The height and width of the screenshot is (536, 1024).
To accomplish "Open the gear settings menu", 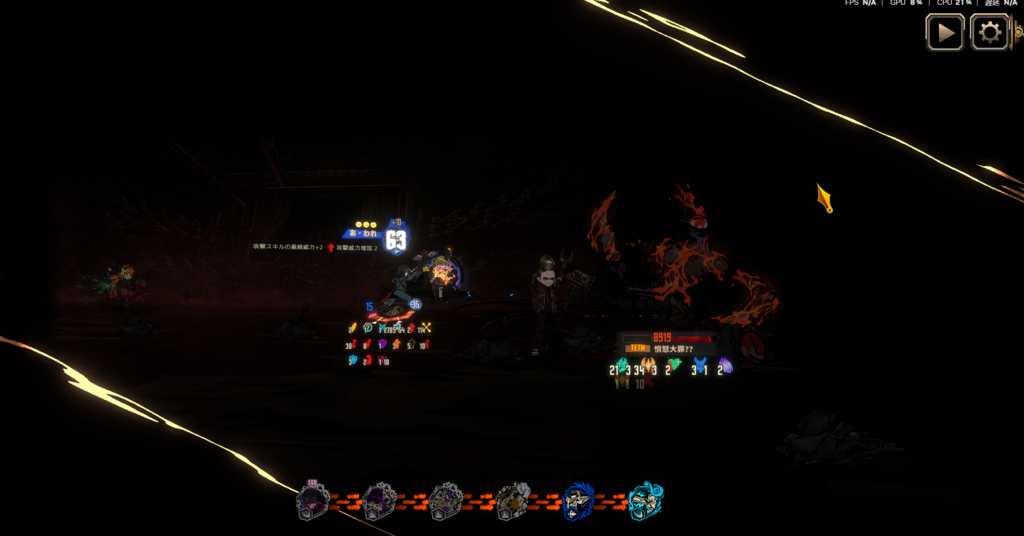I will (x=989, y=33).
